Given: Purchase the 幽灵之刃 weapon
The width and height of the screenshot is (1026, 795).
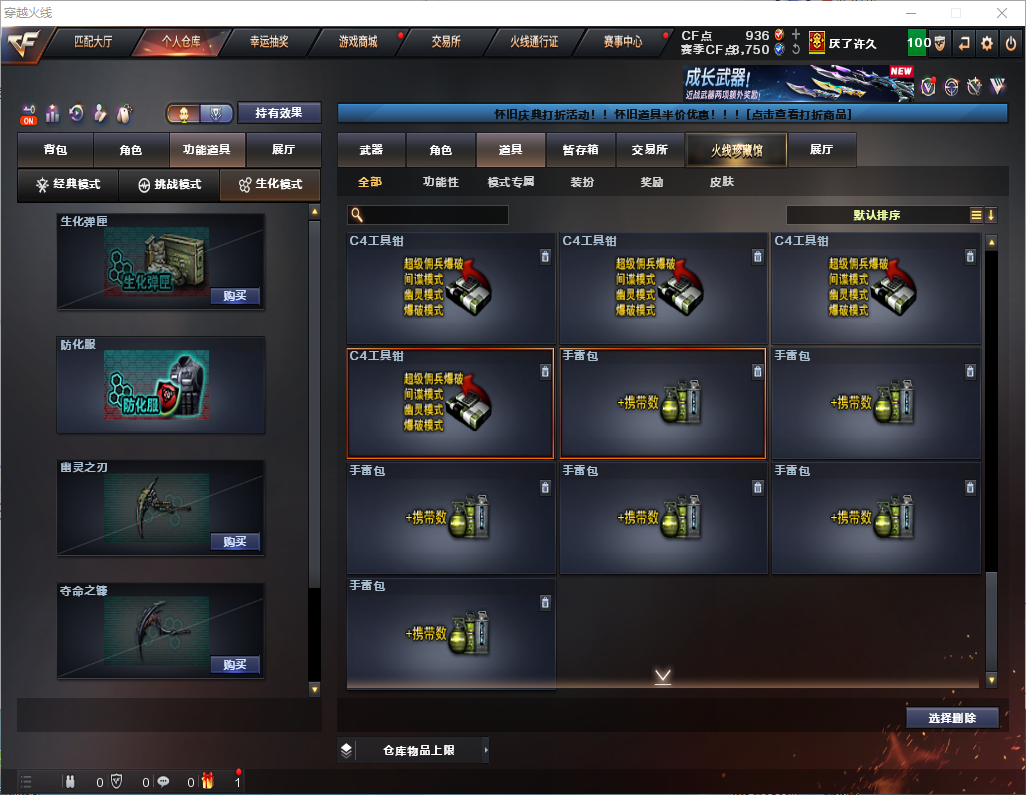Looking at the screenshot, I should [x=235, y=542].
